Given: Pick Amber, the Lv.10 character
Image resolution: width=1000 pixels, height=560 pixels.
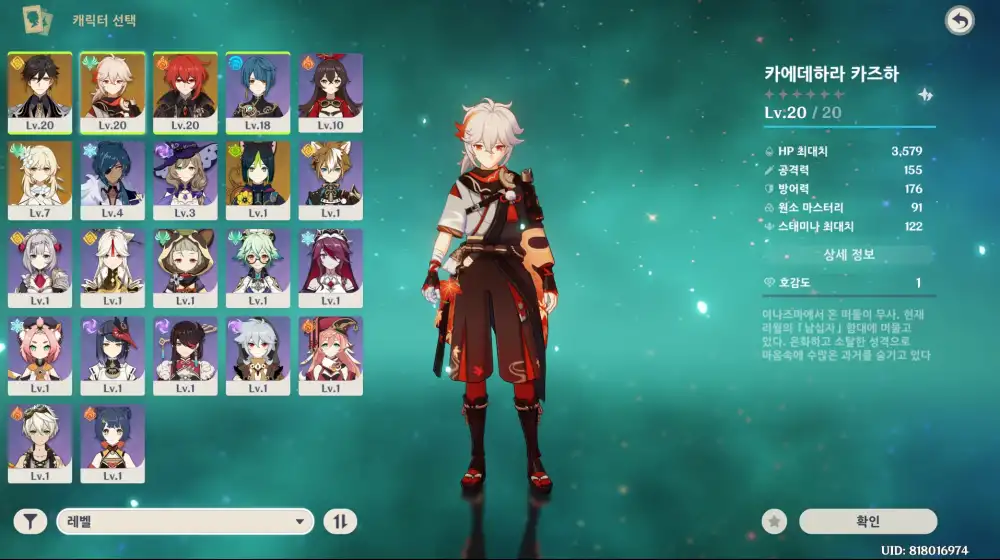Looking at the screenshot, I should point(331,92).
